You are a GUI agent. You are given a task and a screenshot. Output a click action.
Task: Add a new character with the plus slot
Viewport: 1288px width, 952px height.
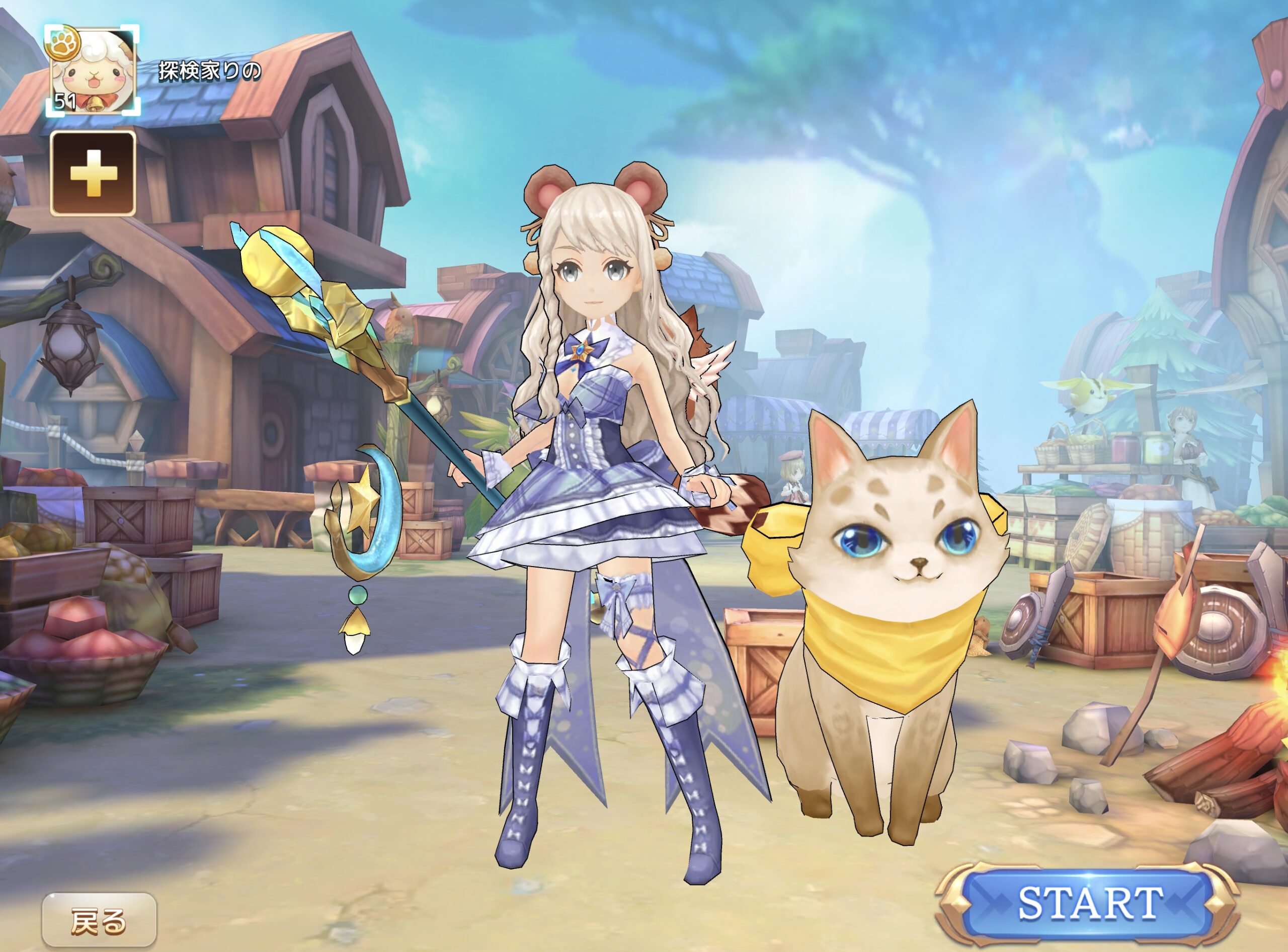click(94, 174)
